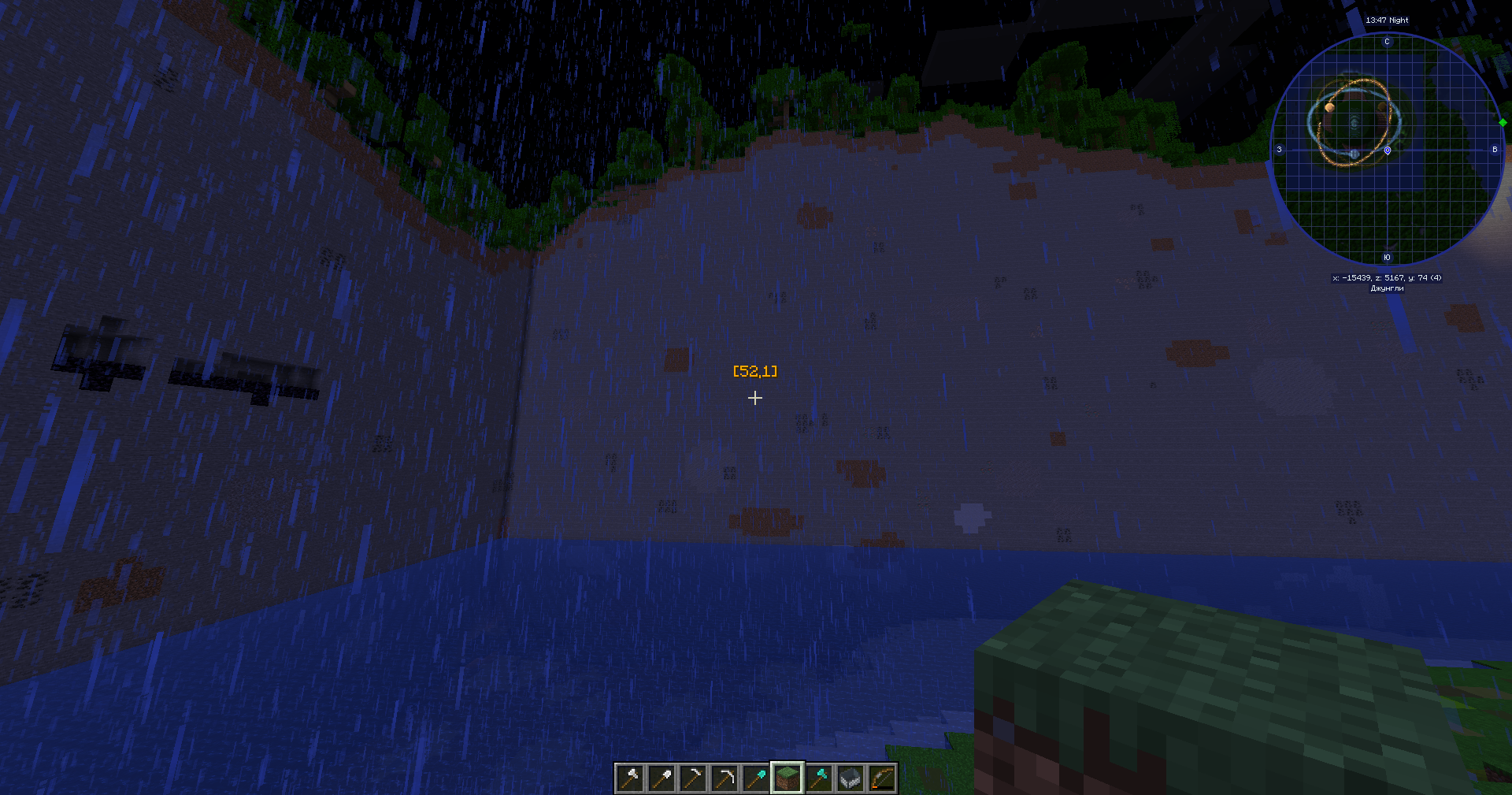This screenshot has height=795, width=1512.
Task: Select the diamond shovel hotbar slot
Action: (x=756, y=778)
